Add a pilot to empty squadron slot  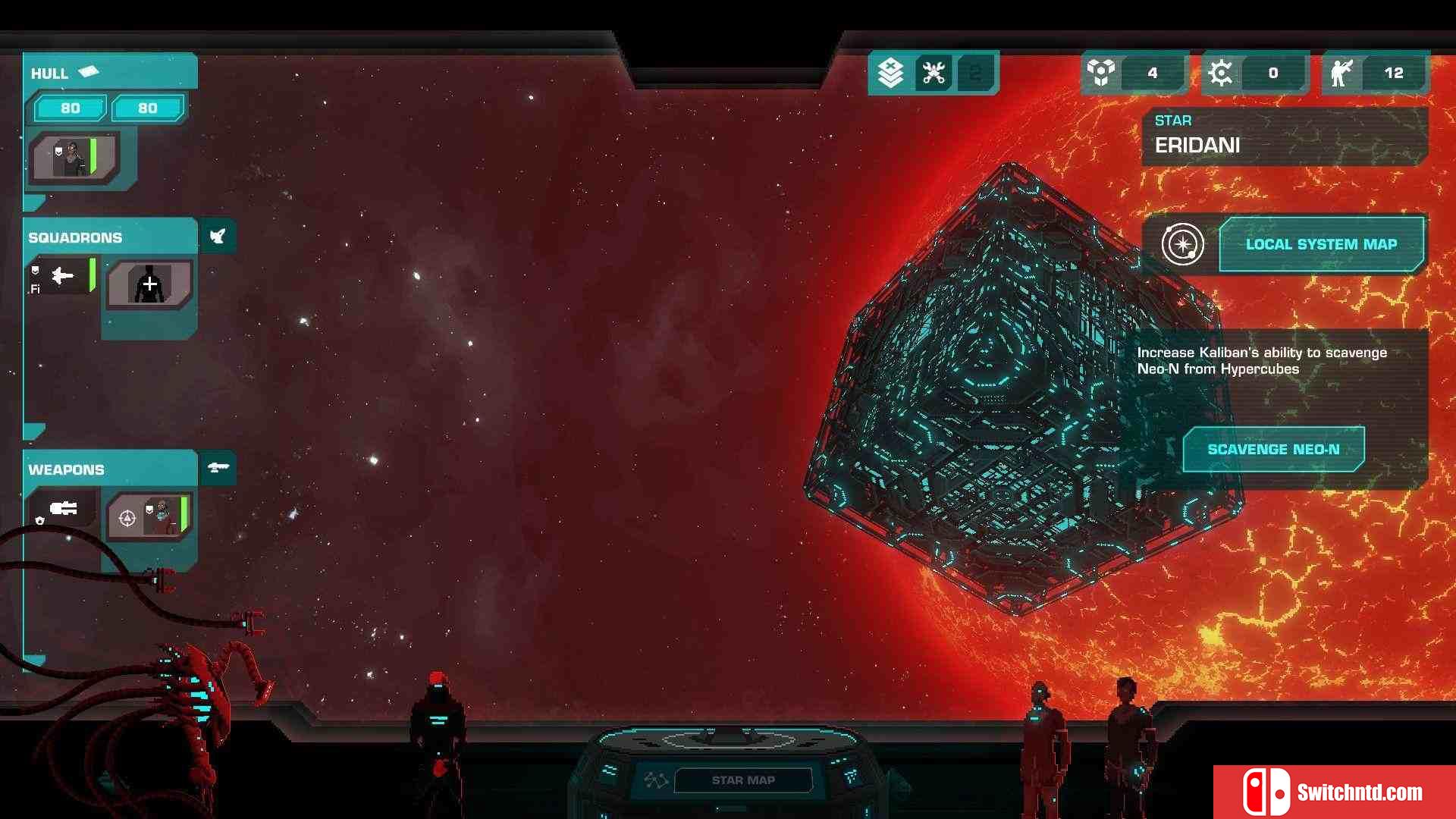click(149, 284)
